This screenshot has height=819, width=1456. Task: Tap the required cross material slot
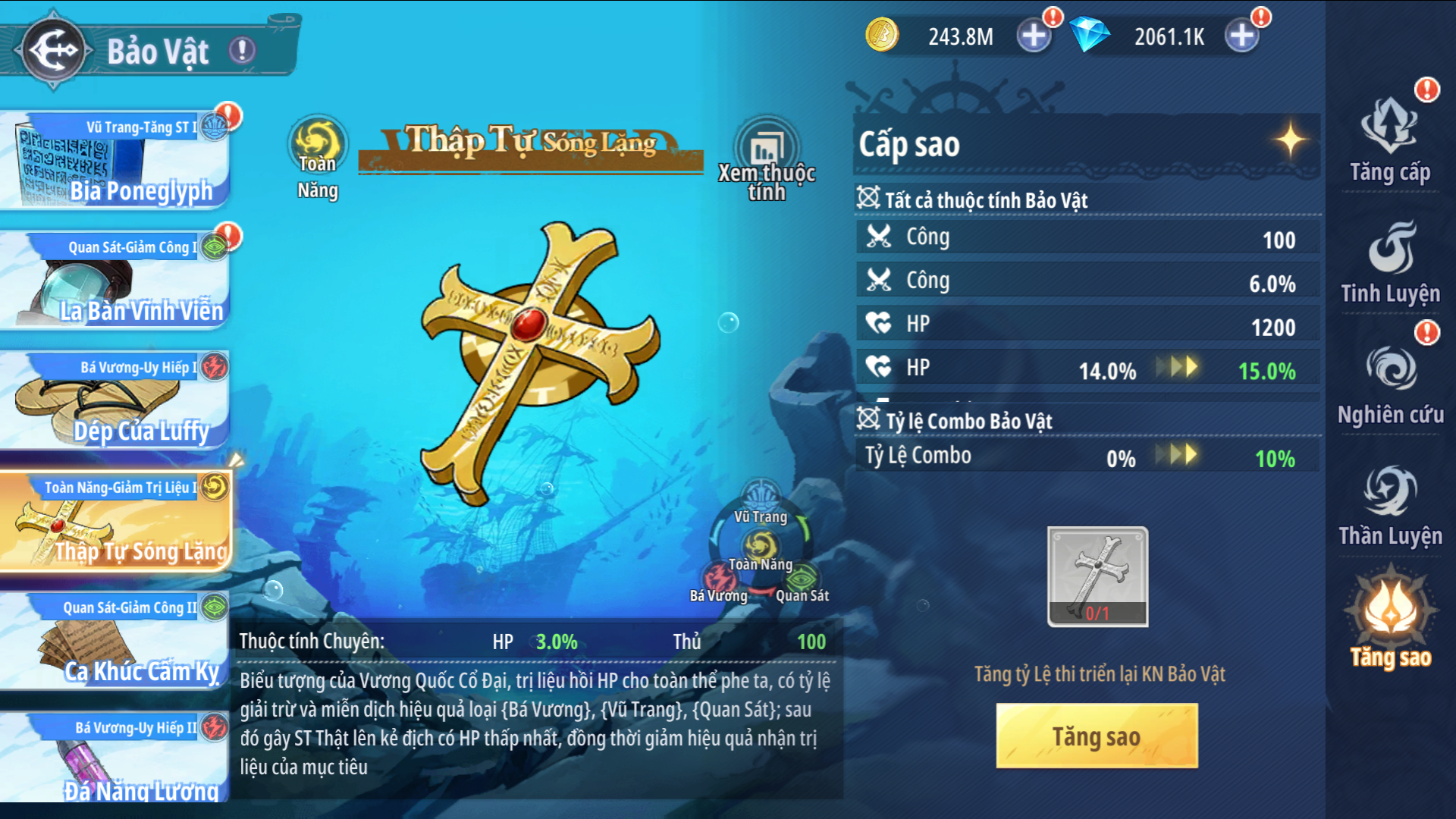pos(1097,576)
